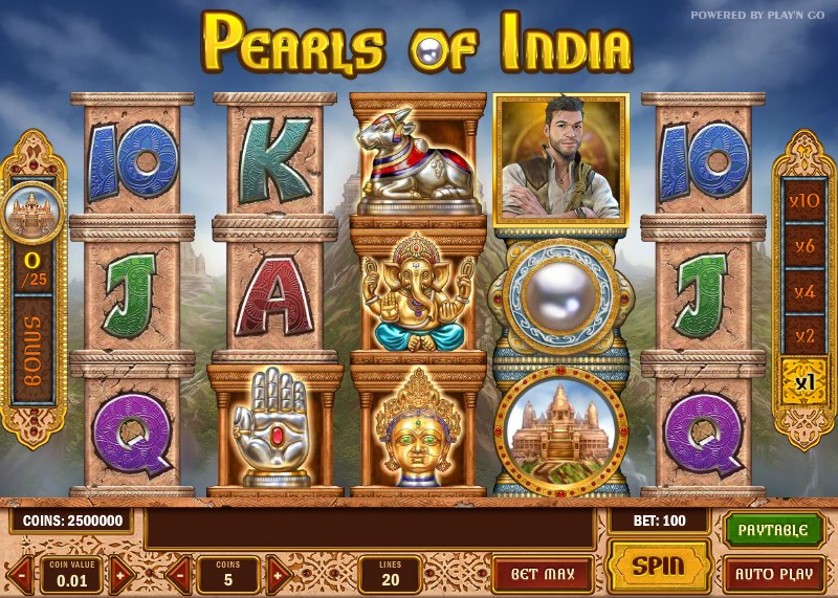Click the Lines count box

[390, 575]
